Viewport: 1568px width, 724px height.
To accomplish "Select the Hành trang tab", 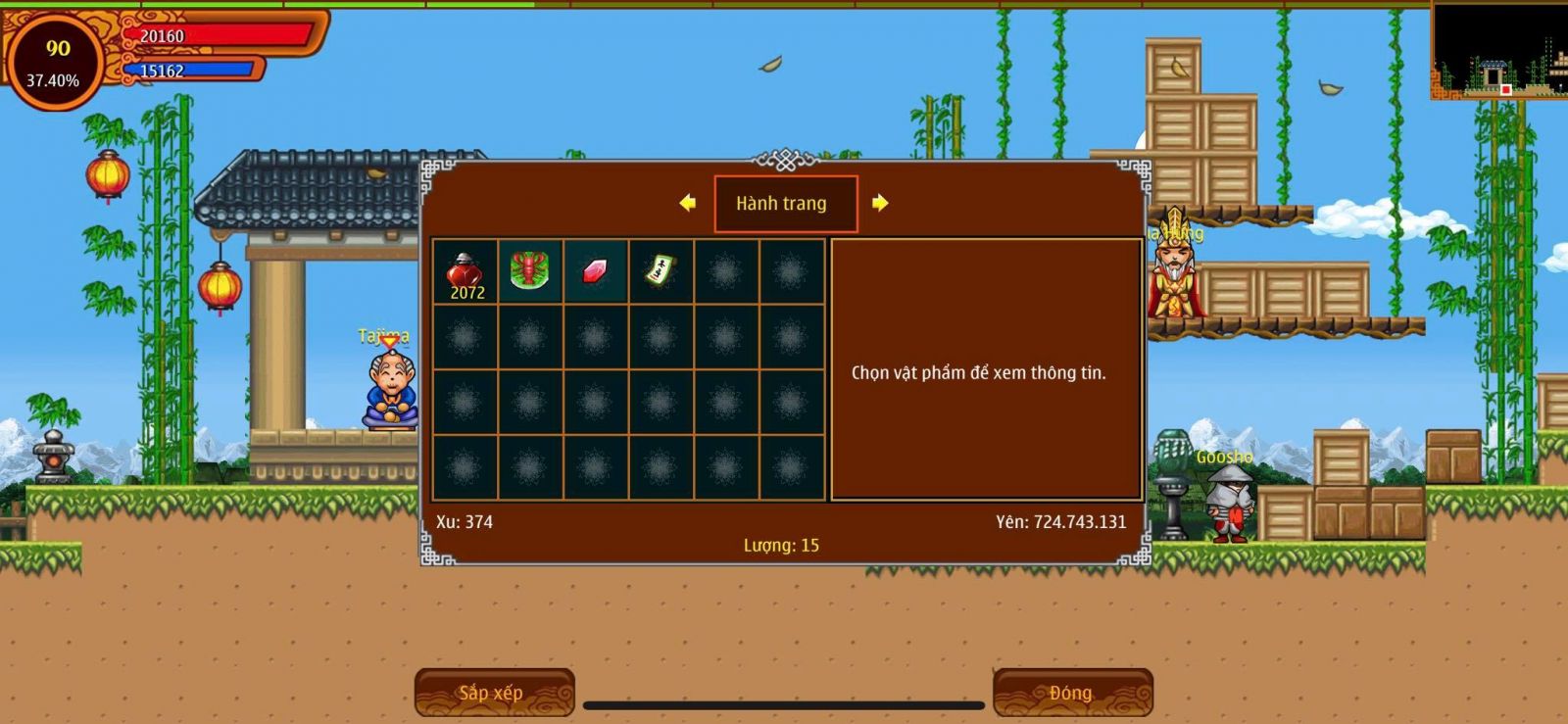I will (x=784, y=204).
